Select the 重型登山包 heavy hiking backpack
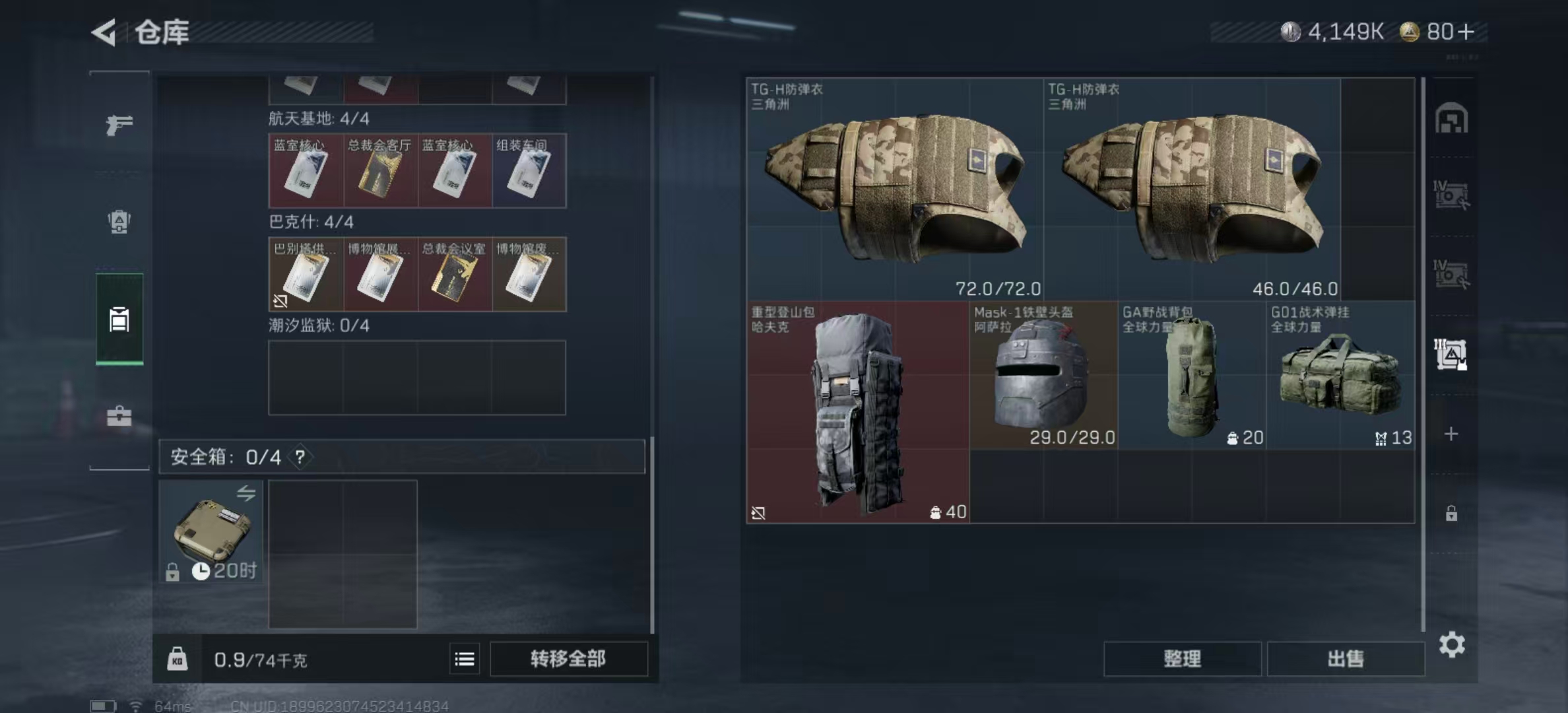This screenshot has width=1568, height=713. click(x=858, y=412)
